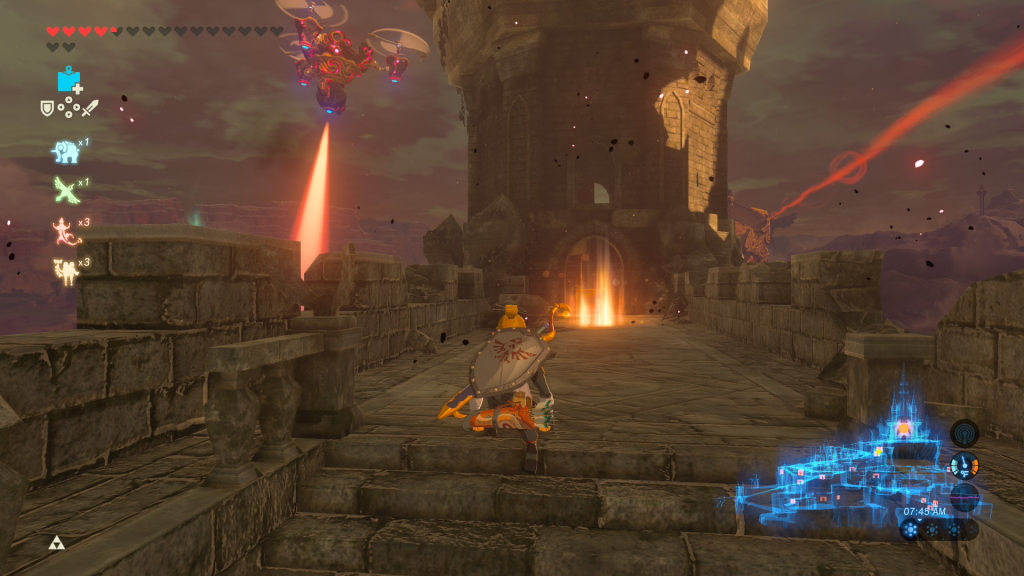Use the green bird Revali's Gale ability
The image size is (1024, 576).
[66, 190]
